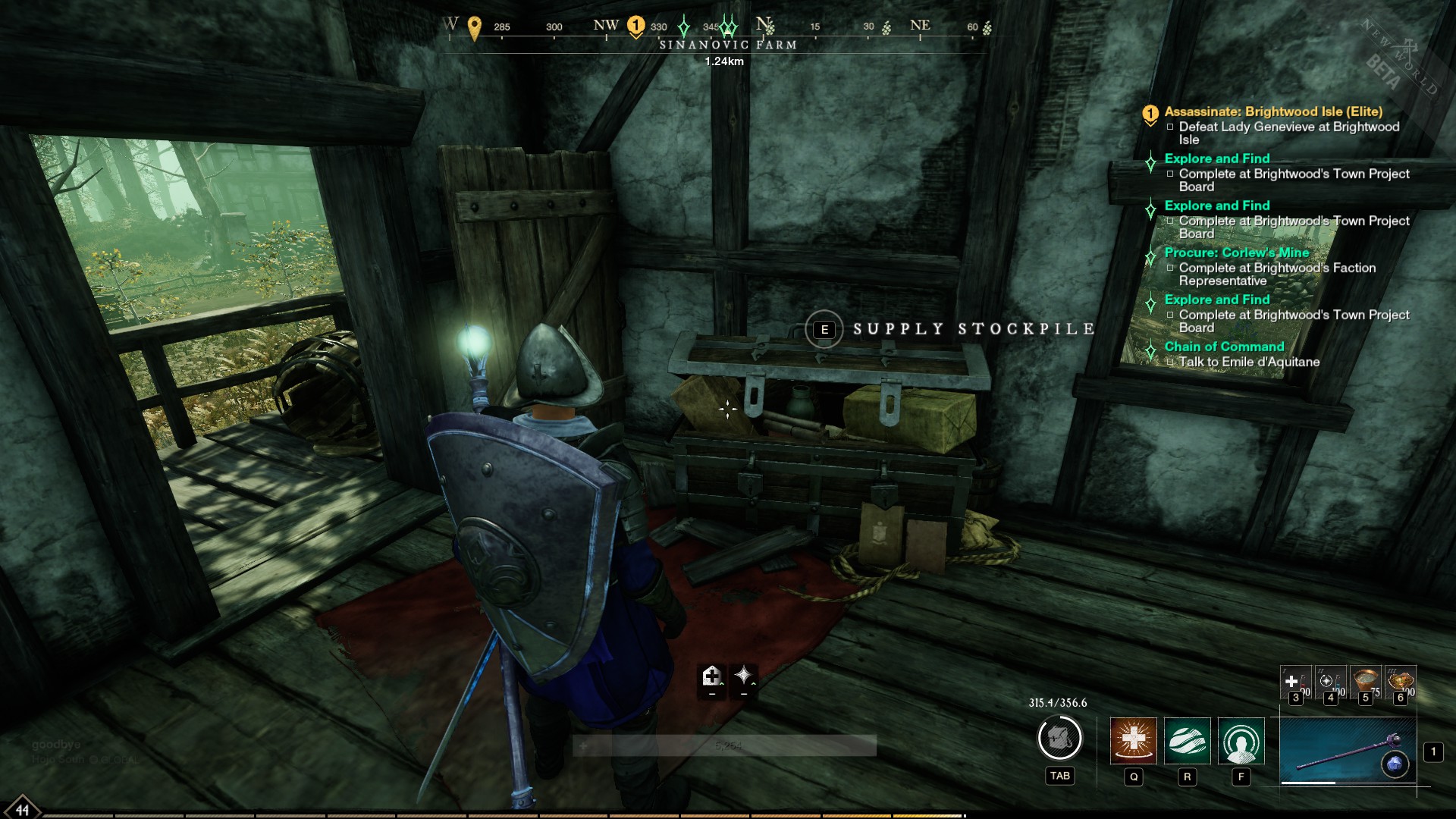Tick the Talk to Emile d'Aquitane objective box
The height and width of the screenshot is (819, 1456).
pyautogui.click(x=1170, y=362)
